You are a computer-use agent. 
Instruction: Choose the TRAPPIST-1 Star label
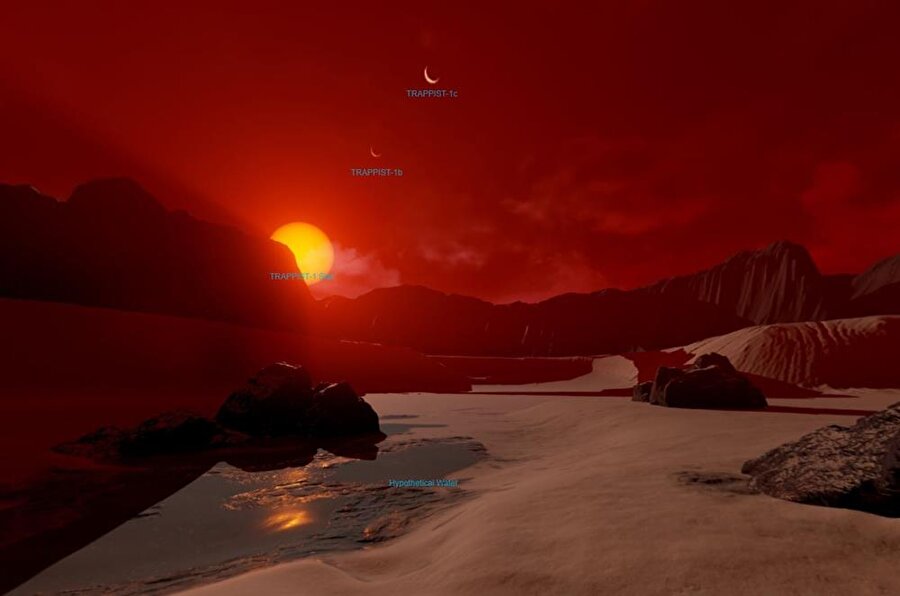pos(301,276)
